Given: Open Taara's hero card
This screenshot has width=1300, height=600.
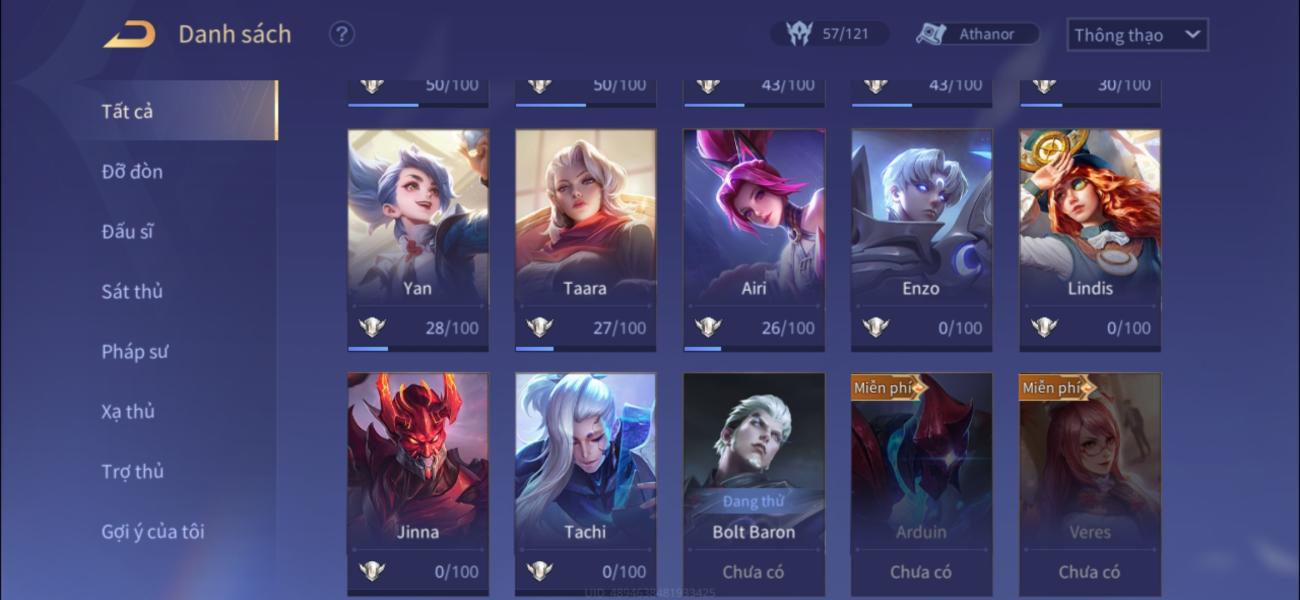Looking at the screenshot, I should coord(585,230).
